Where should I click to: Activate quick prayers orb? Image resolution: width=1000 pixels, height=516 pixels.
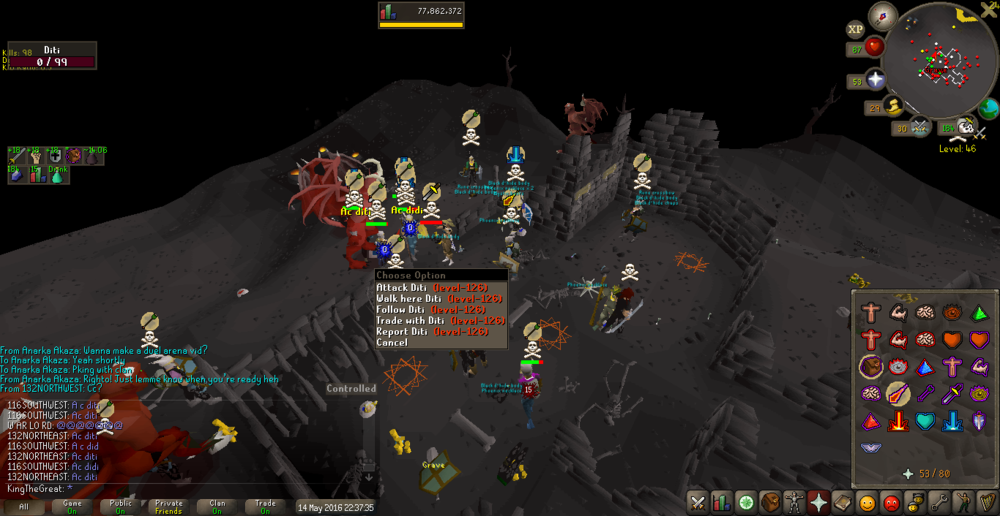click(x=876, y=79)
